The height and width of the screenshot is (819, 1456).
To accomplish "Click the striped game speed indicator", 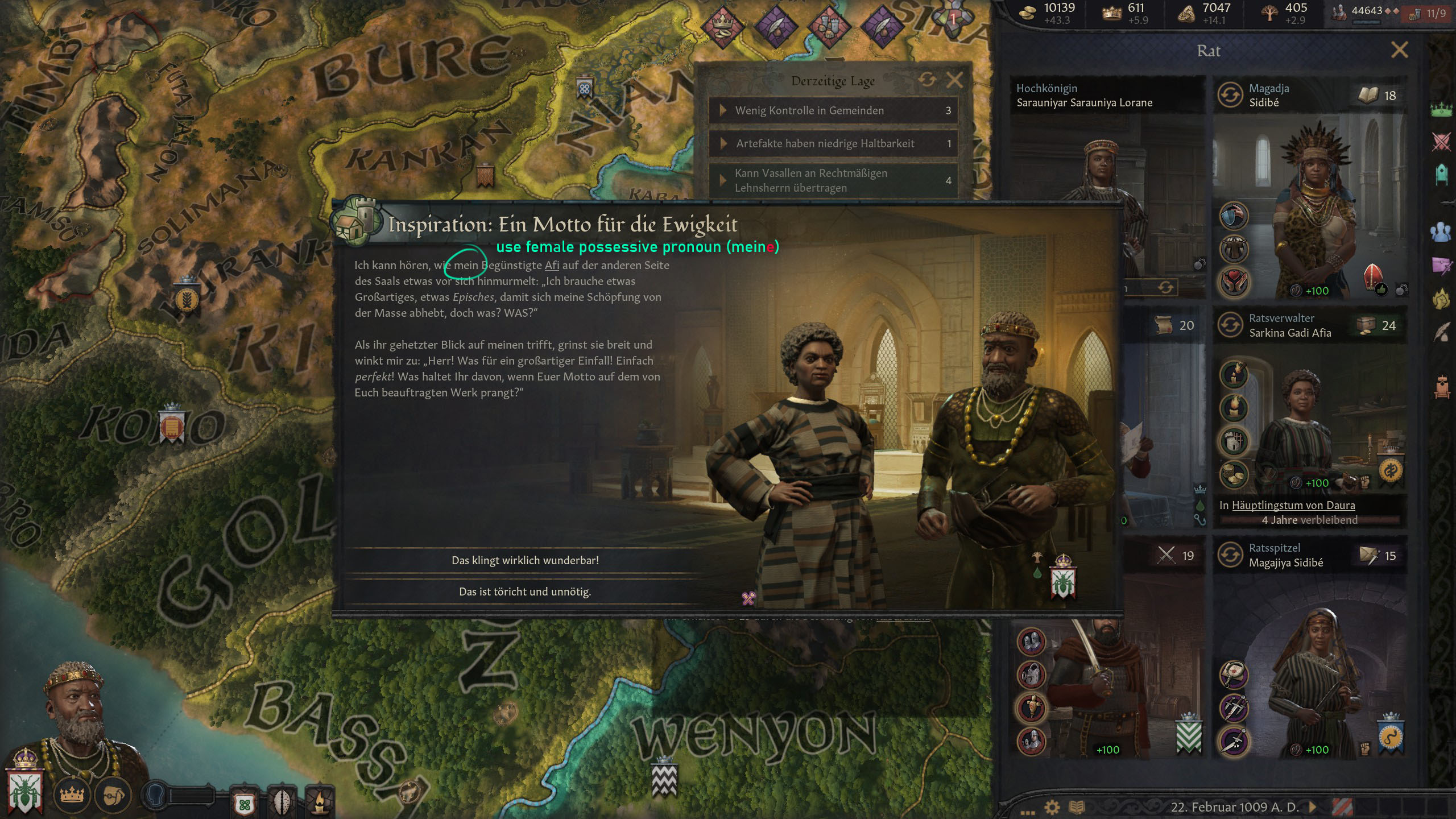I will coord(1345,806).
